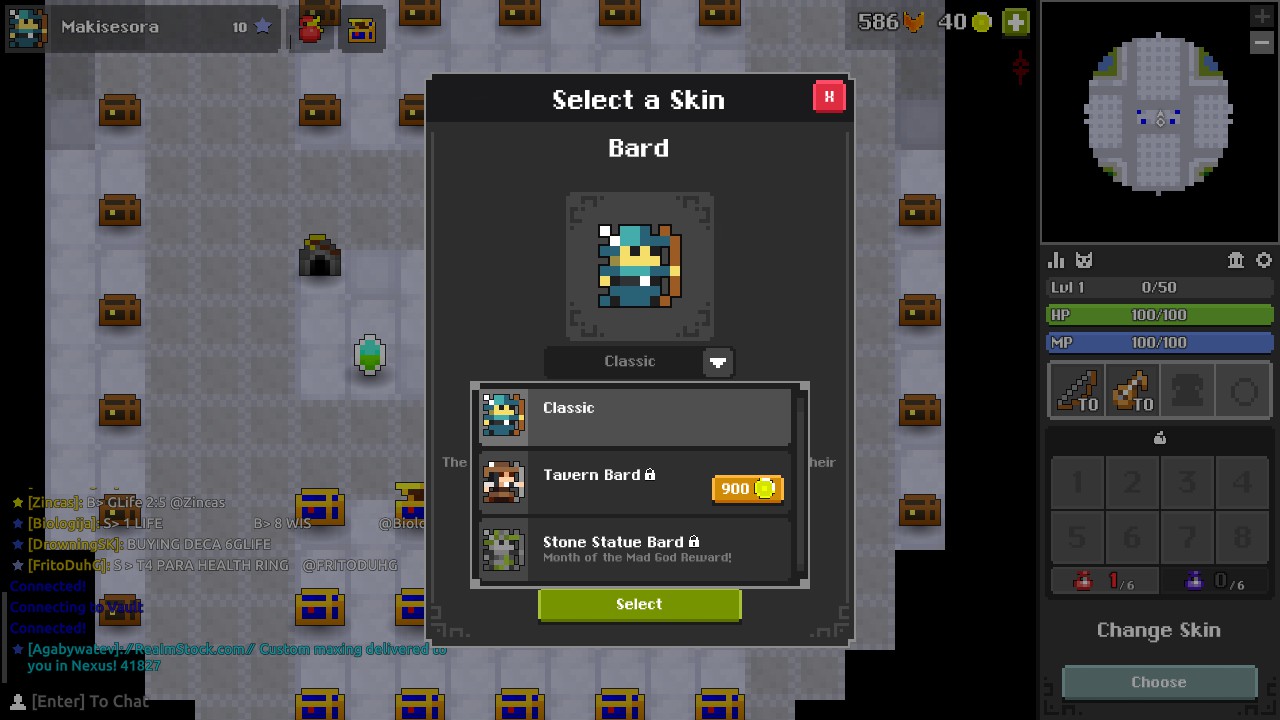Select the T0 lute ability slot
The image size is (1280, 720).
coord(1132,390)
